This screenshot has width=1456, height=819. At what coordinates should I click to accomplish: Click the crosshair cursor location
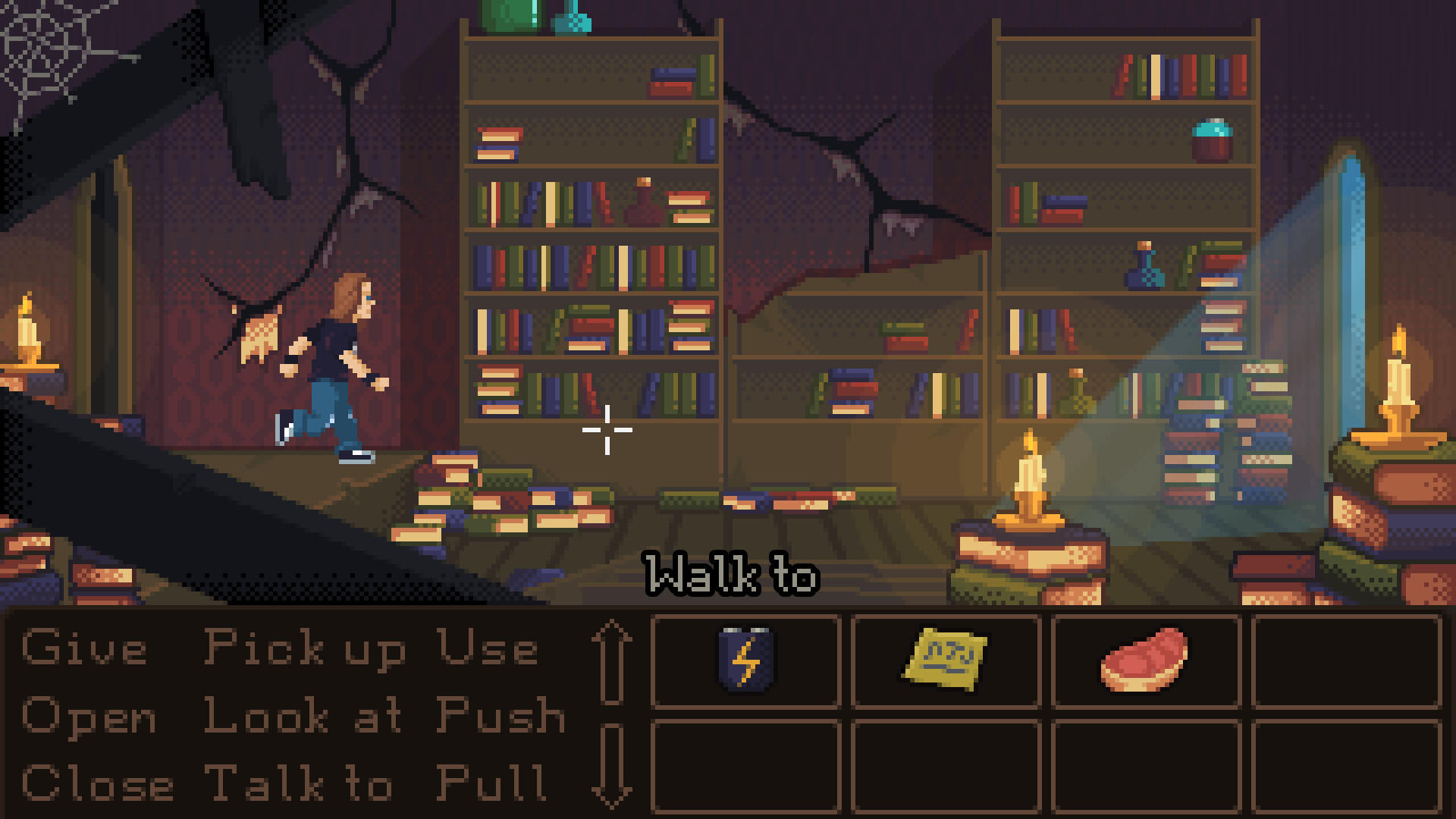(607, 429)
